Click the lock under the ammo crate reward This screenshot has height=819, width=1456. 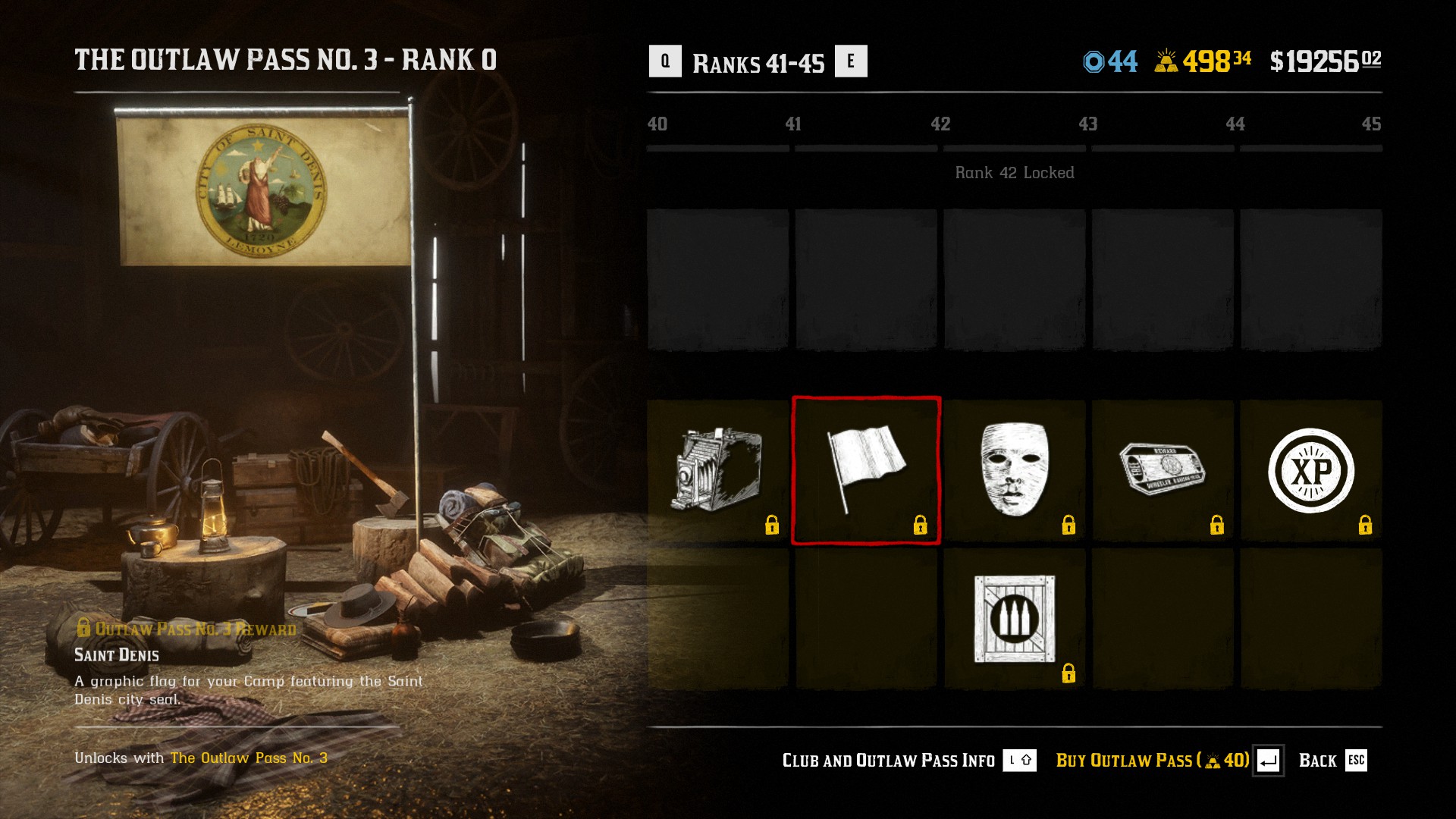1069,672
